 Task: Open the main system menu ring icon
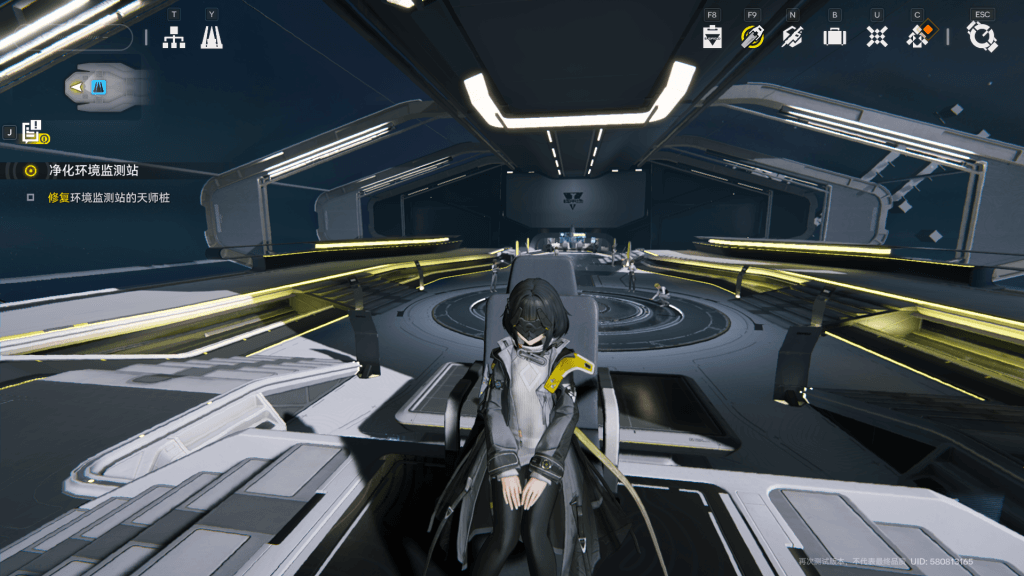click(x=981, y=37)
